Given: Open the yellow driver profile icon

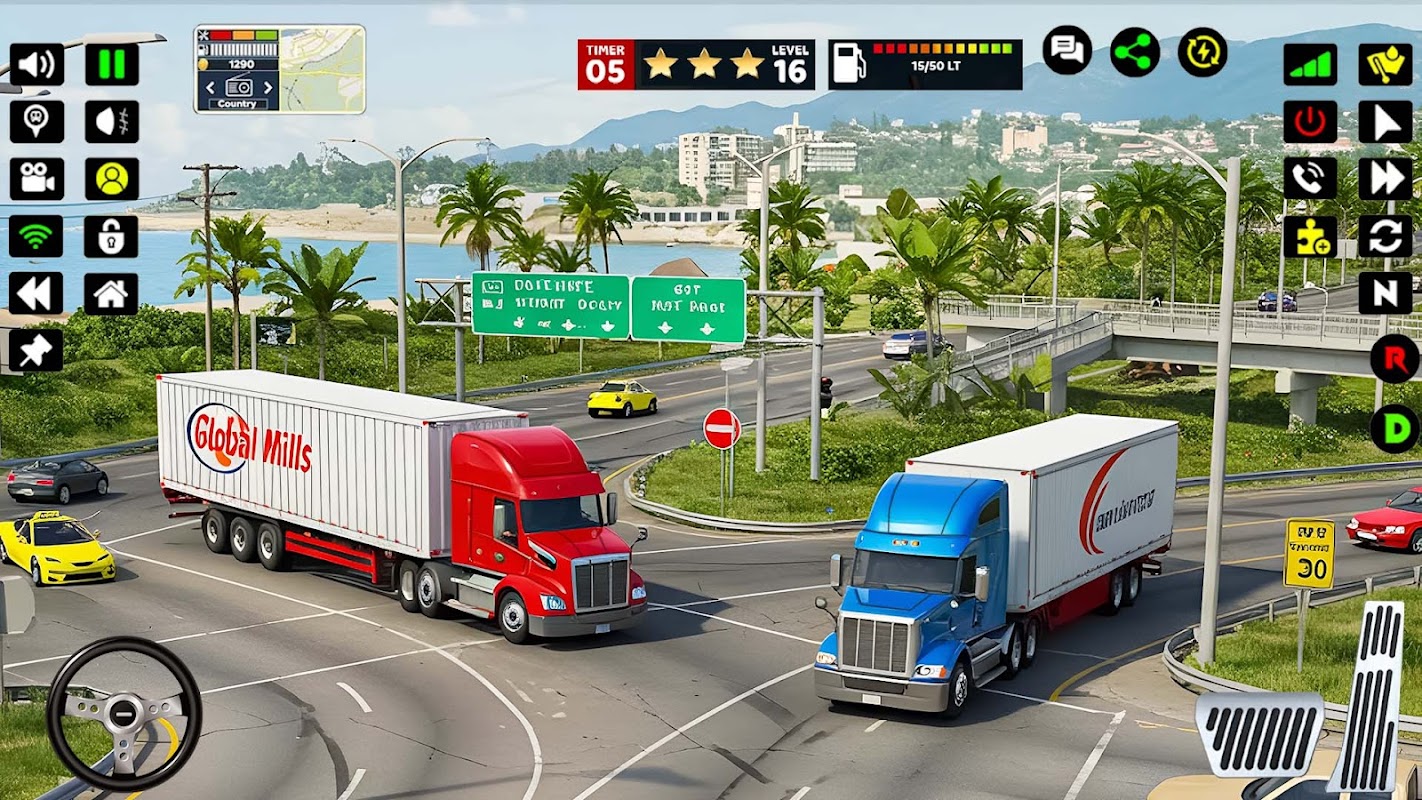Looking at the screenshot, I should pos(111,179).
